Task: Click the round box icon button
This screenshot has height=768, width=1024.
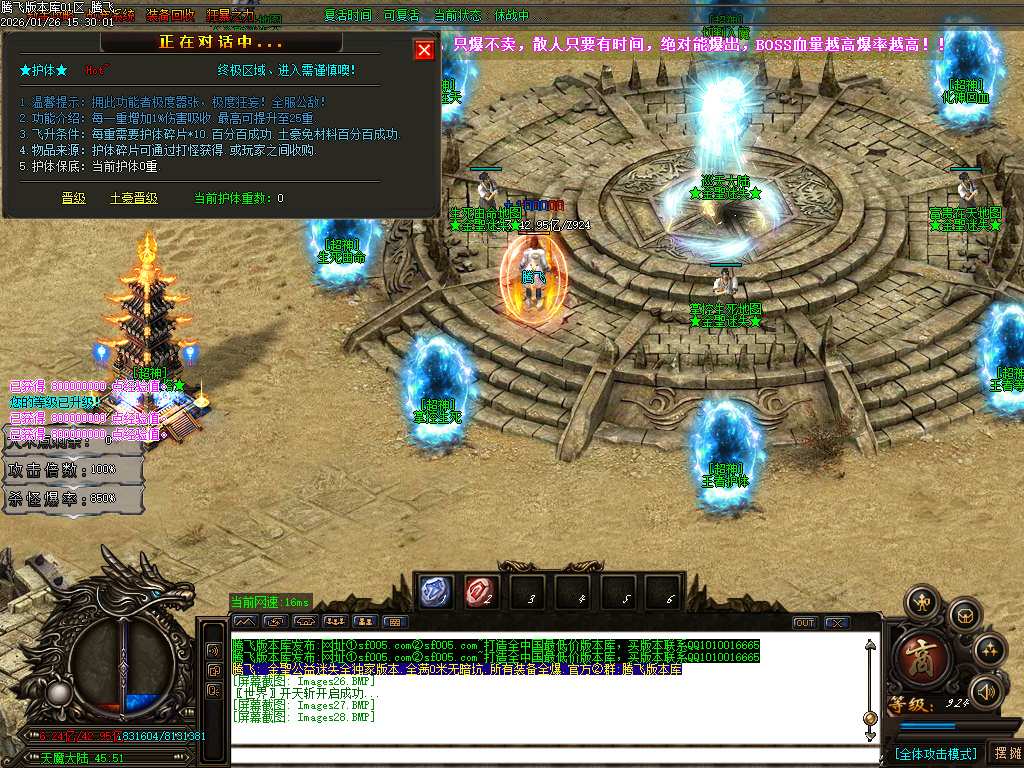Action: point(963,614)
